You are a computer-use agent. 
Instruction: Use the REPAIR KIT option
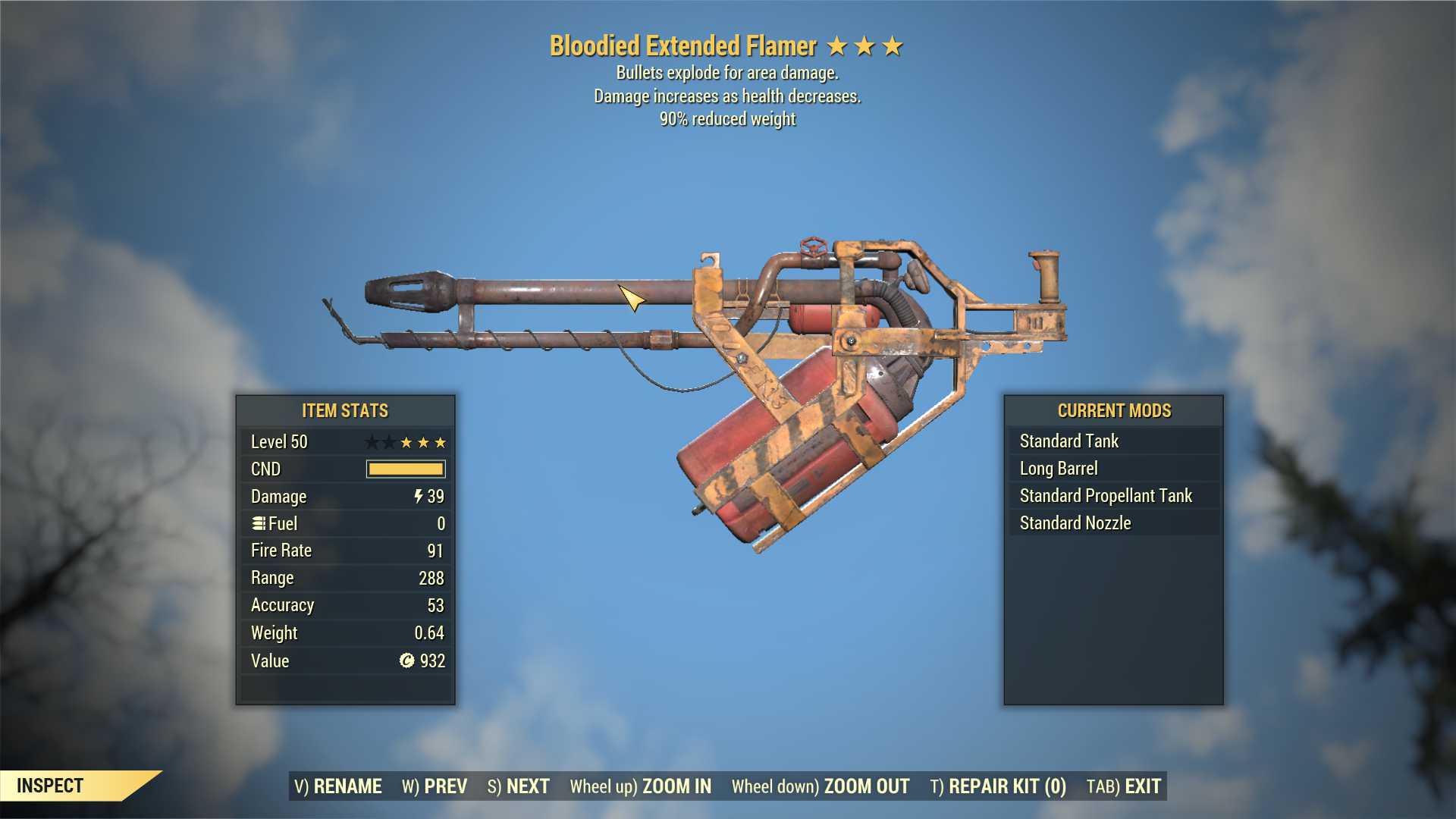[998, 786]
